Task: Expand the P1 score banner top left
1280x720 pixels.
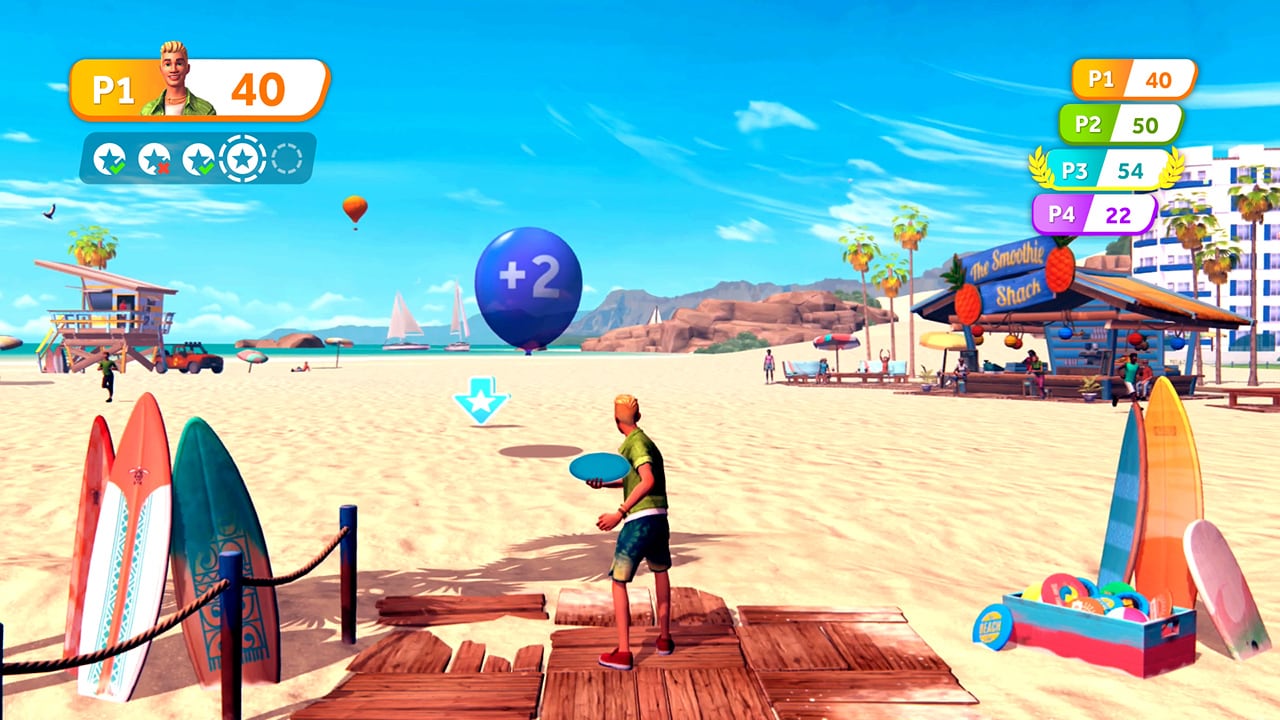Action: point(195,86)
